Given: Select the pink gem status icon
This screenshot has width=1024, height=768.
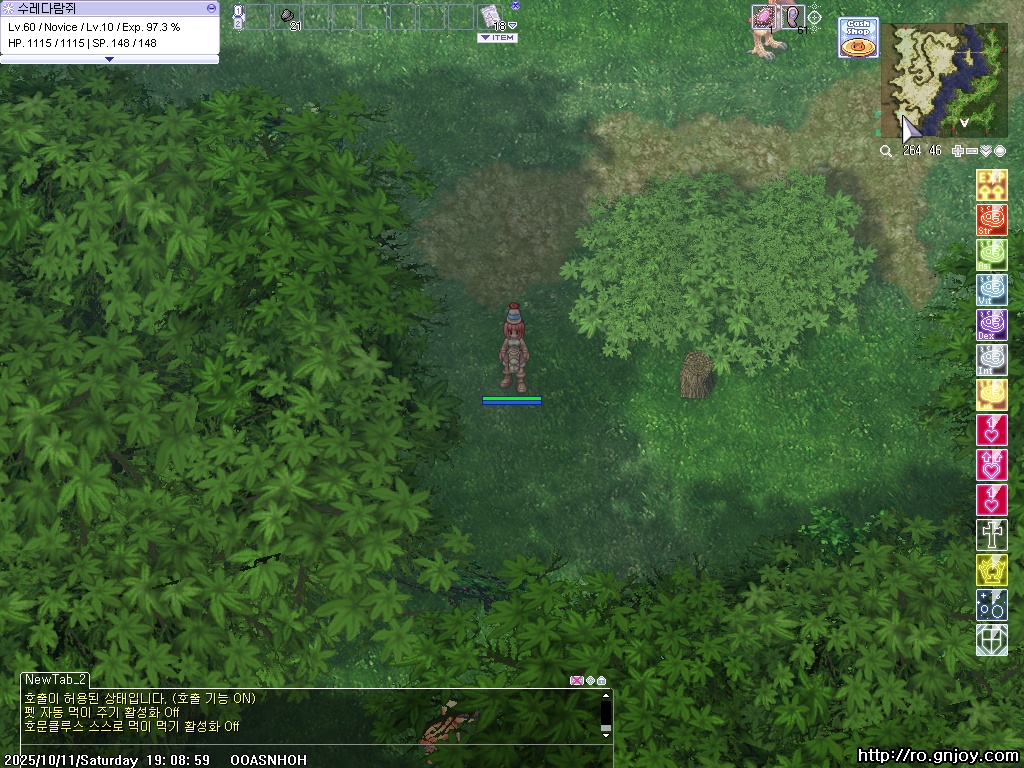Looking at the screenshot, I should [765, 17].
